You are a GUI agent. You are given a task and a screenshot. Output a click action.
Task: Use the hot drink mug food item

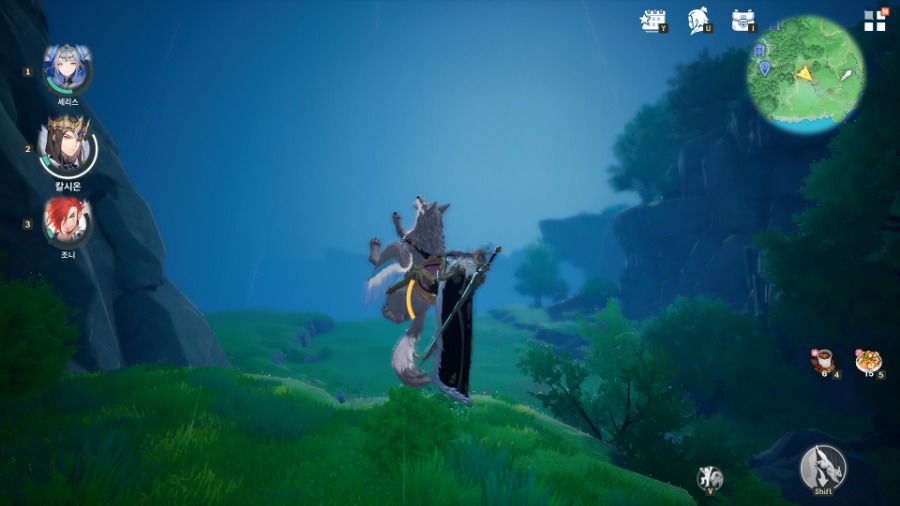(x=823, y=361)
